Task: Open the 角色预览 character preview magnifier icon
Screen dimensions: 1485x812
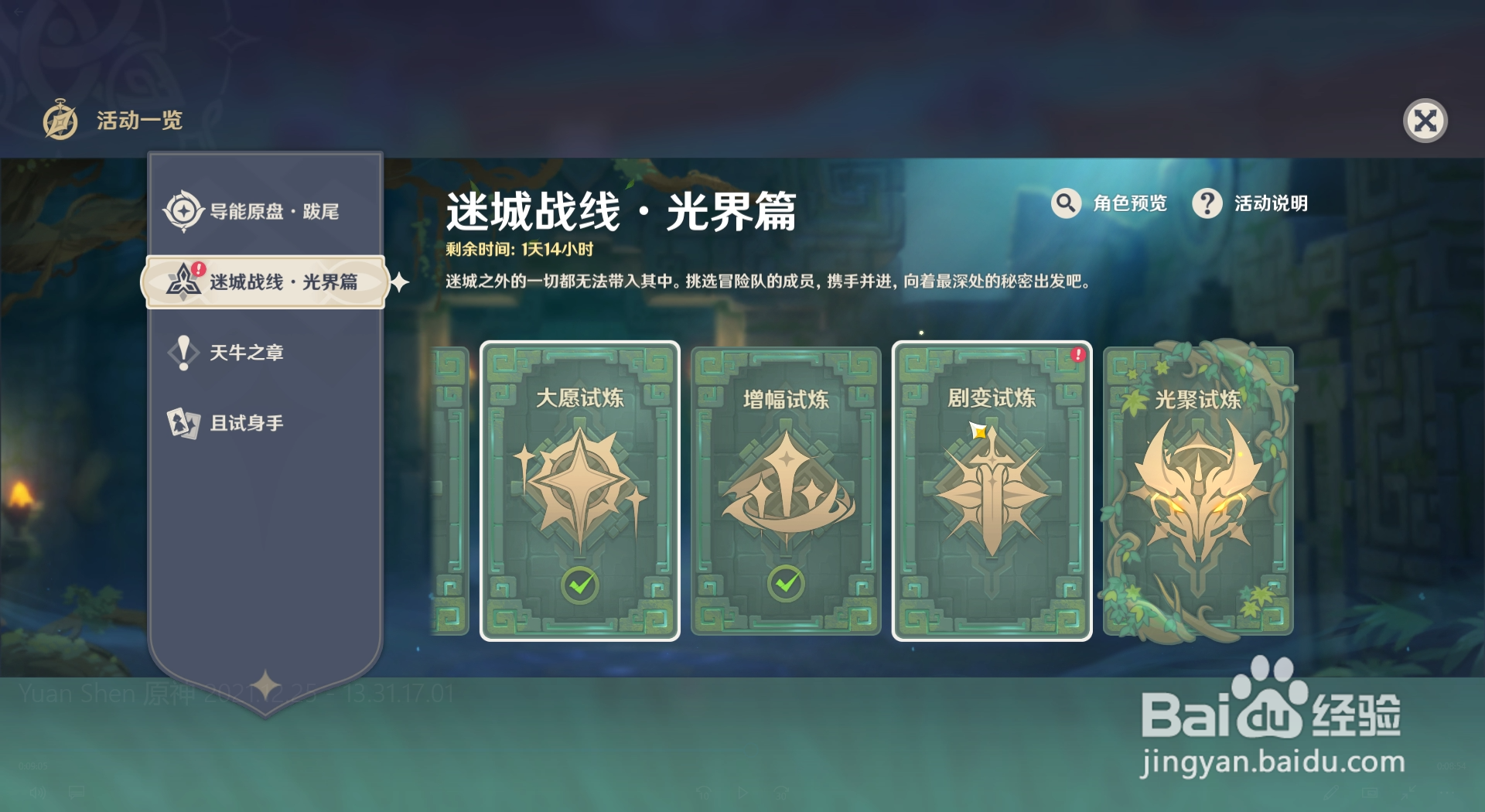Action: pos(1066,203)
